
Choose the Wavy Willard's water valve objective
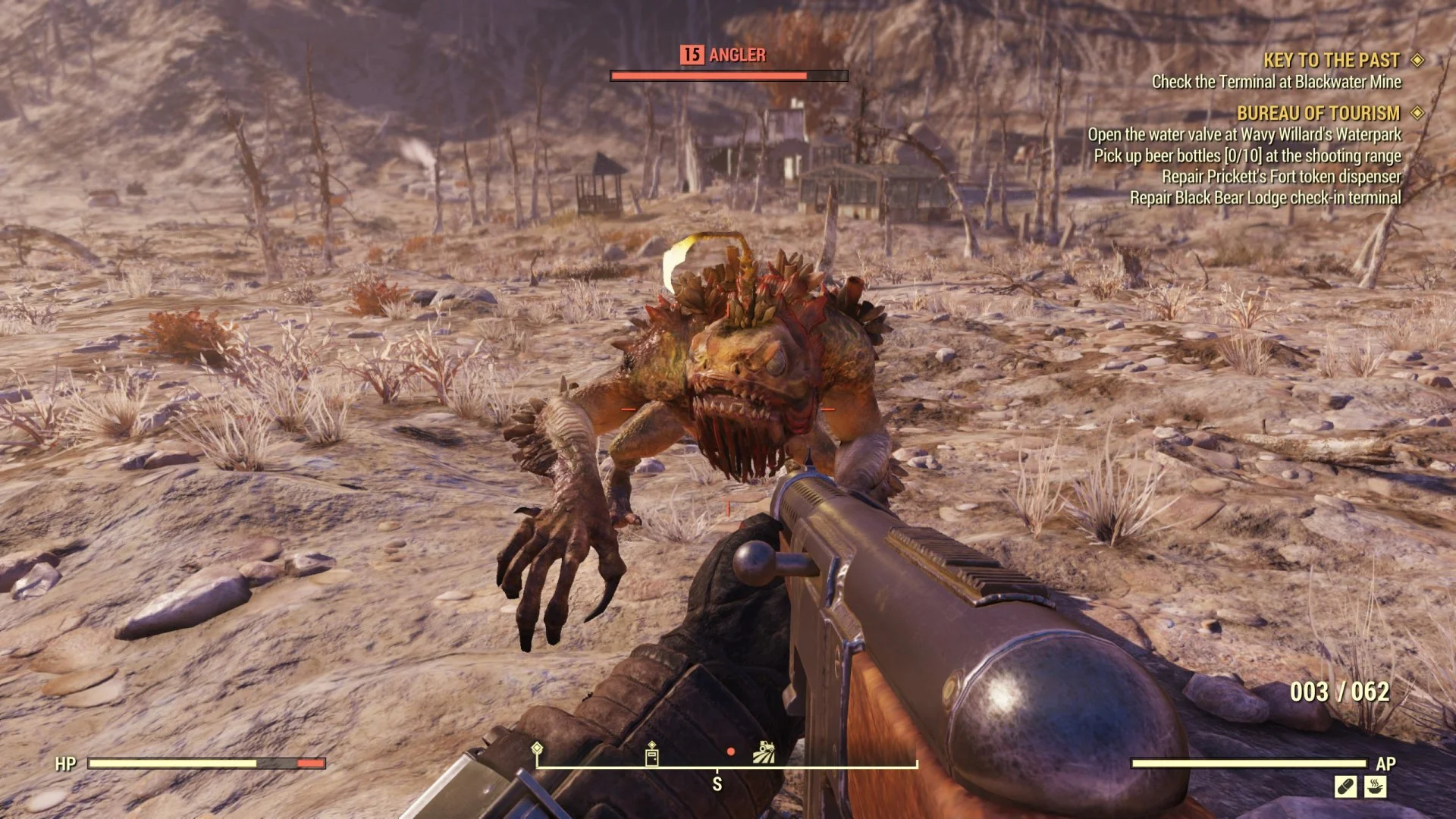[x=1244, y=135]
